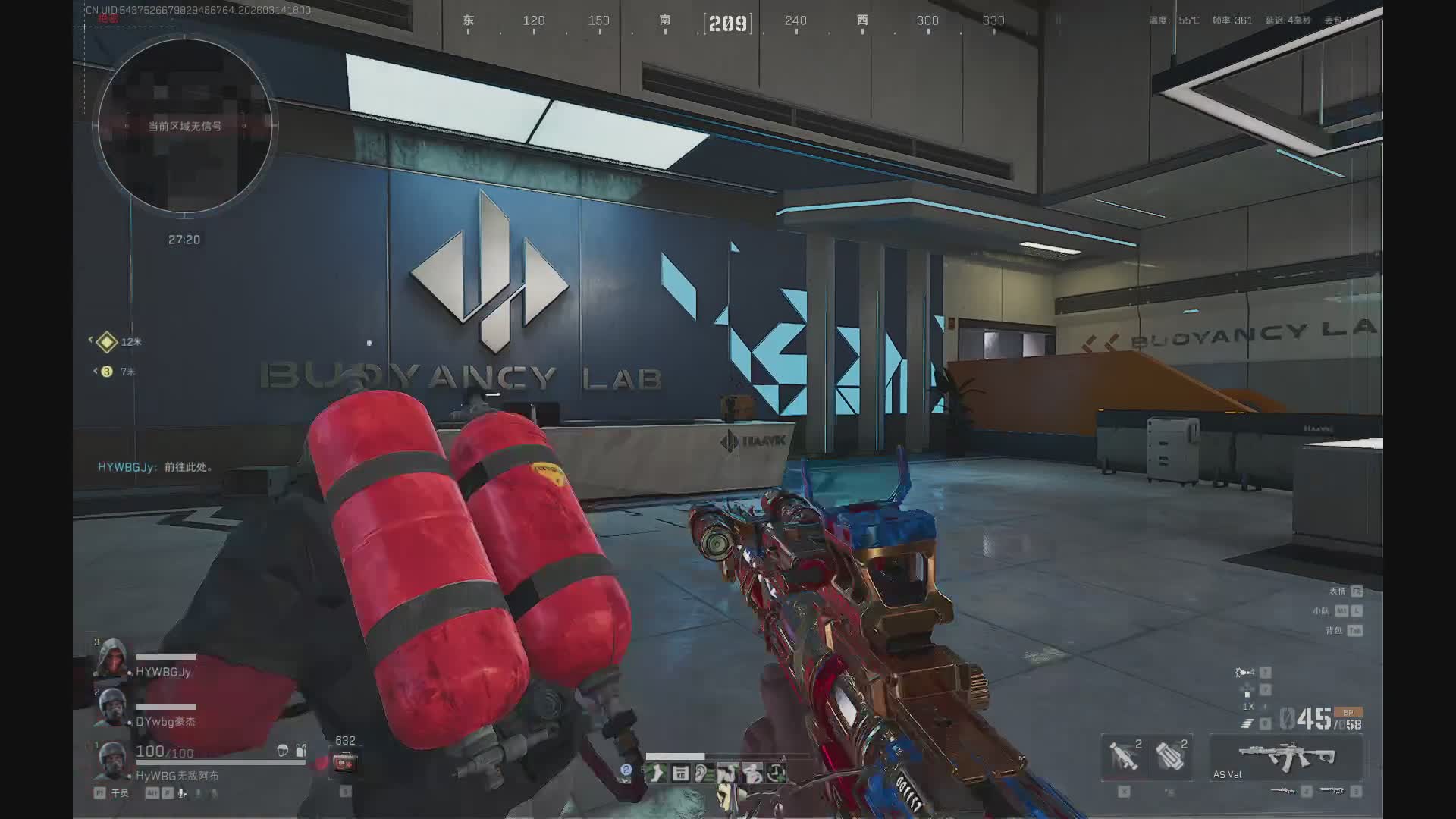Choose the grenade canister gadget slot

point(1170,756)
